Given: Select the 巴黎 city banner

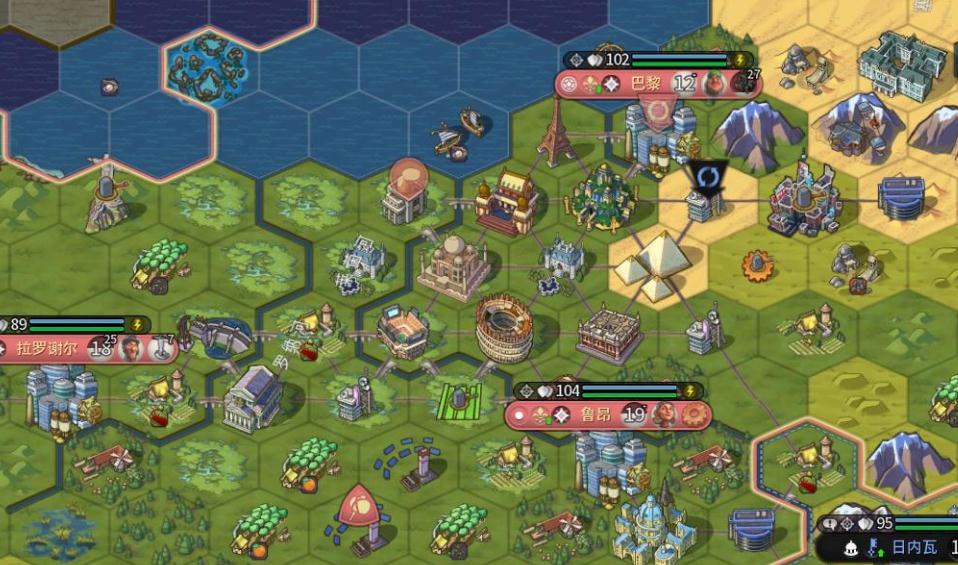Looking at the screenshot, I should pos(645,84).
